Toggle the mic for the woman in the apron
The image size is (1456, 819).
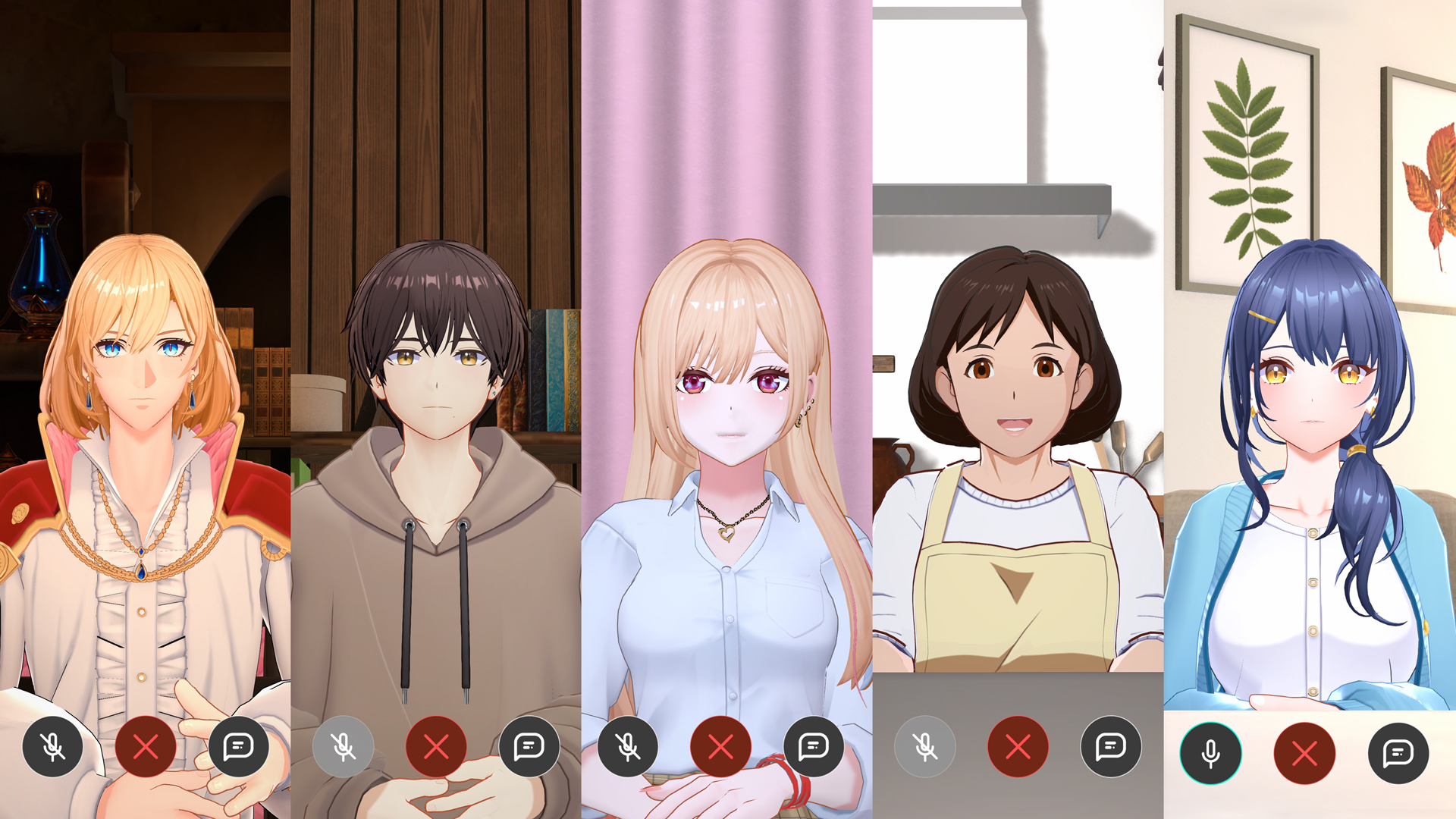coord(925,747)
